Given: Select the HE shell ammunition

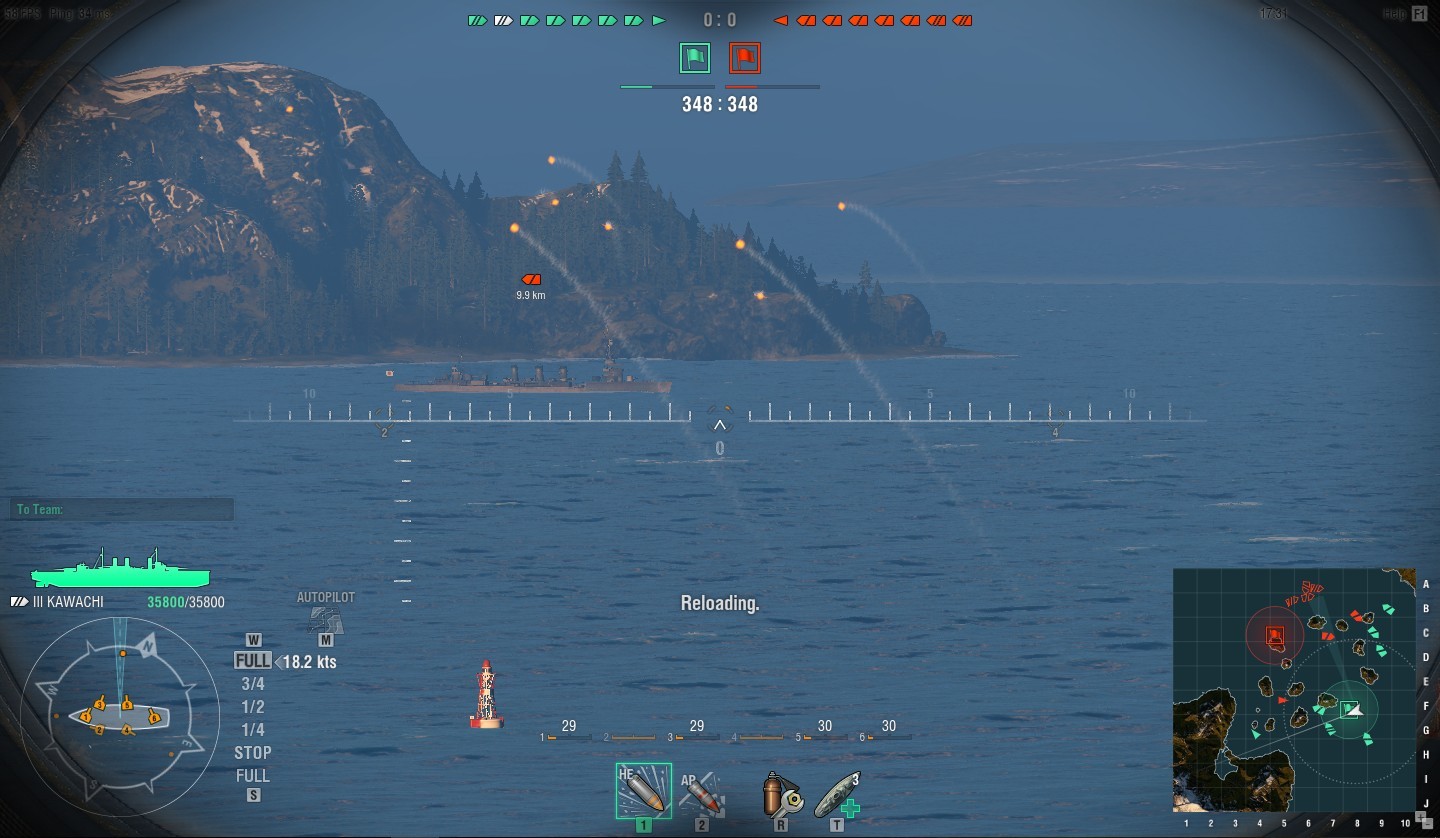Looking at the screenshot, I should (643, 790).
